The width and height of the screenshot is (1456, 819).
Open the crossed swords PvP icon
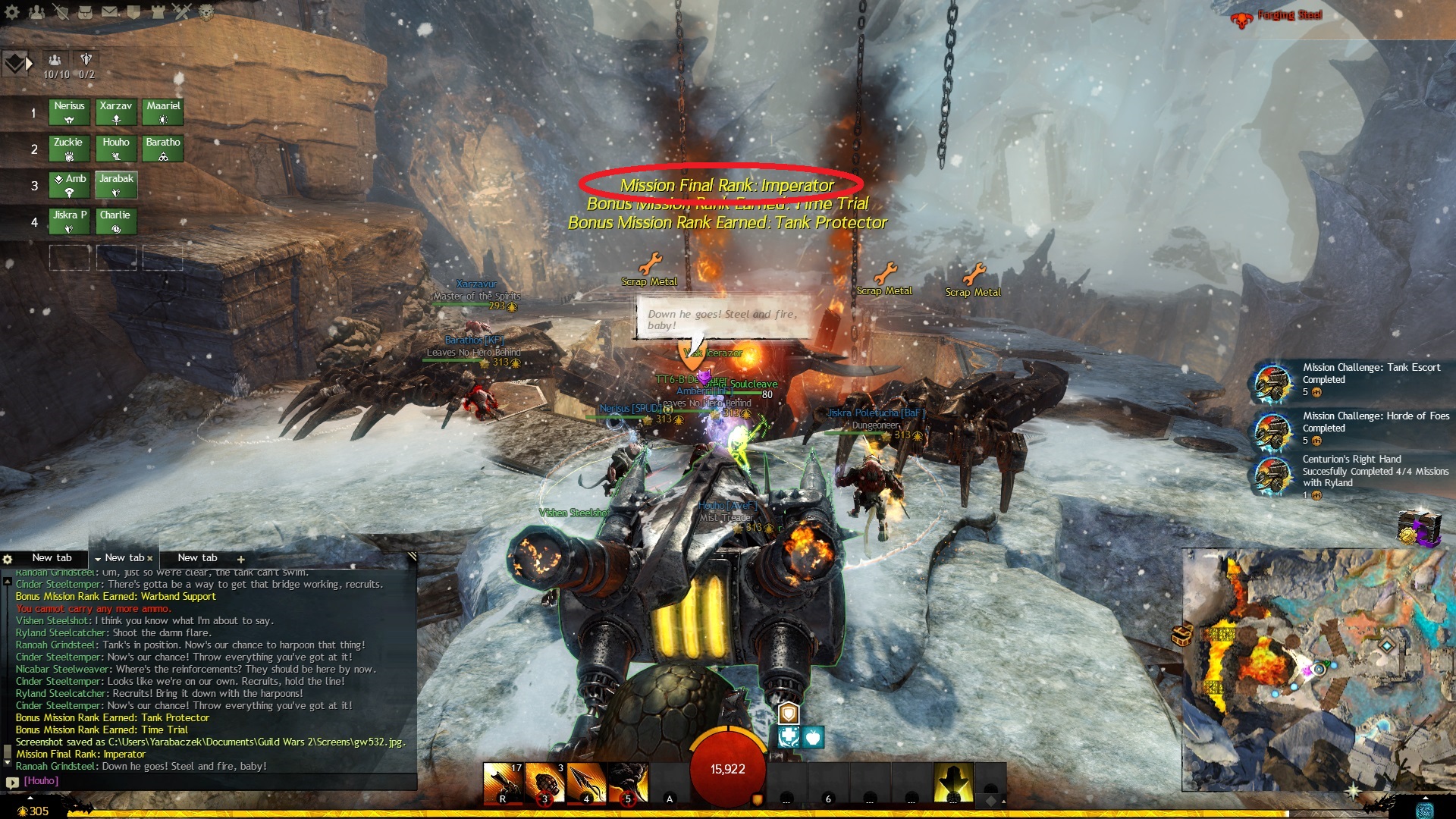(x=182, y=12)
